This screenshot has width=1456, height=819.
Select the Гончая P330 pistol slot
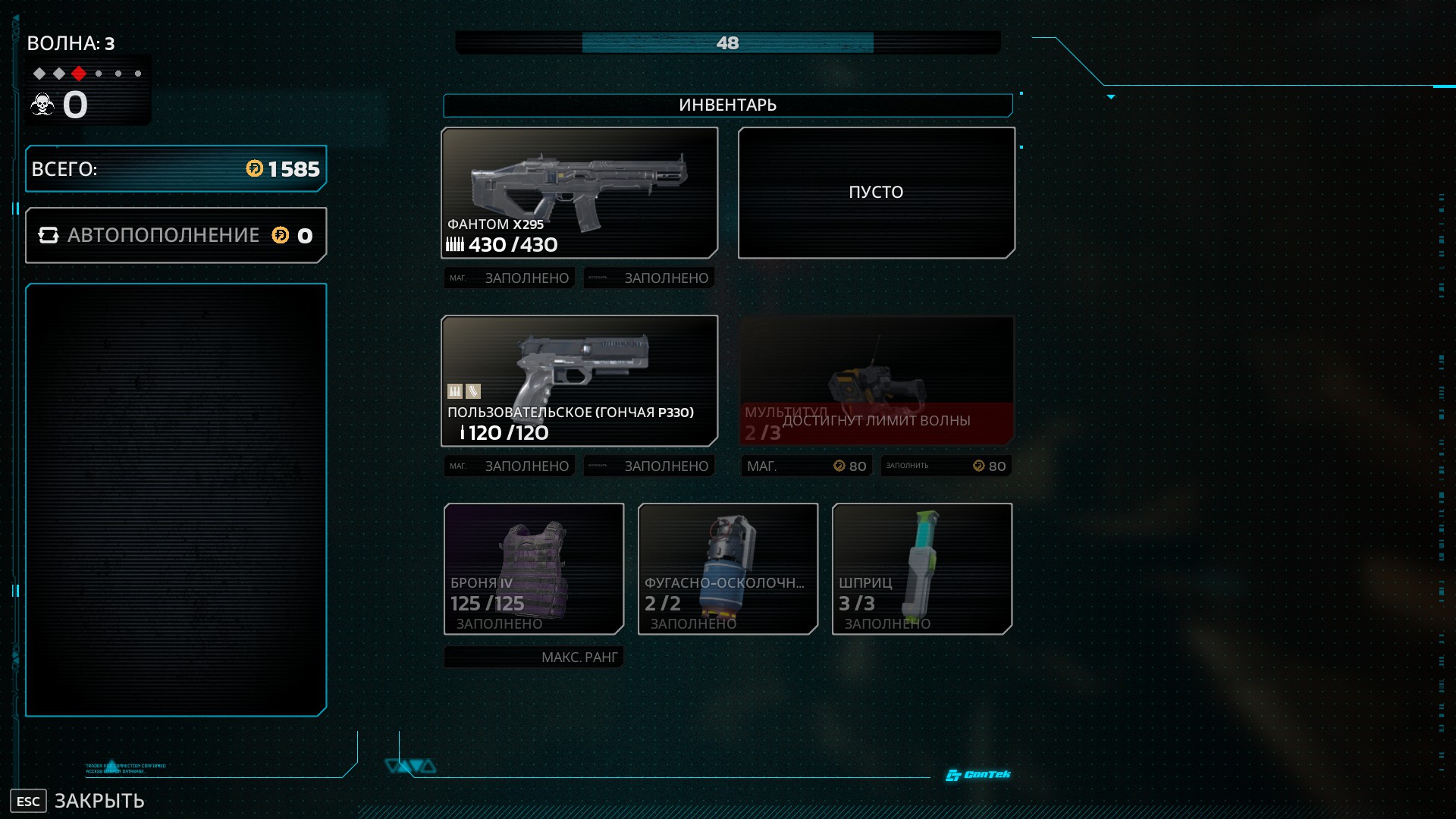click(x=579, y=381)
